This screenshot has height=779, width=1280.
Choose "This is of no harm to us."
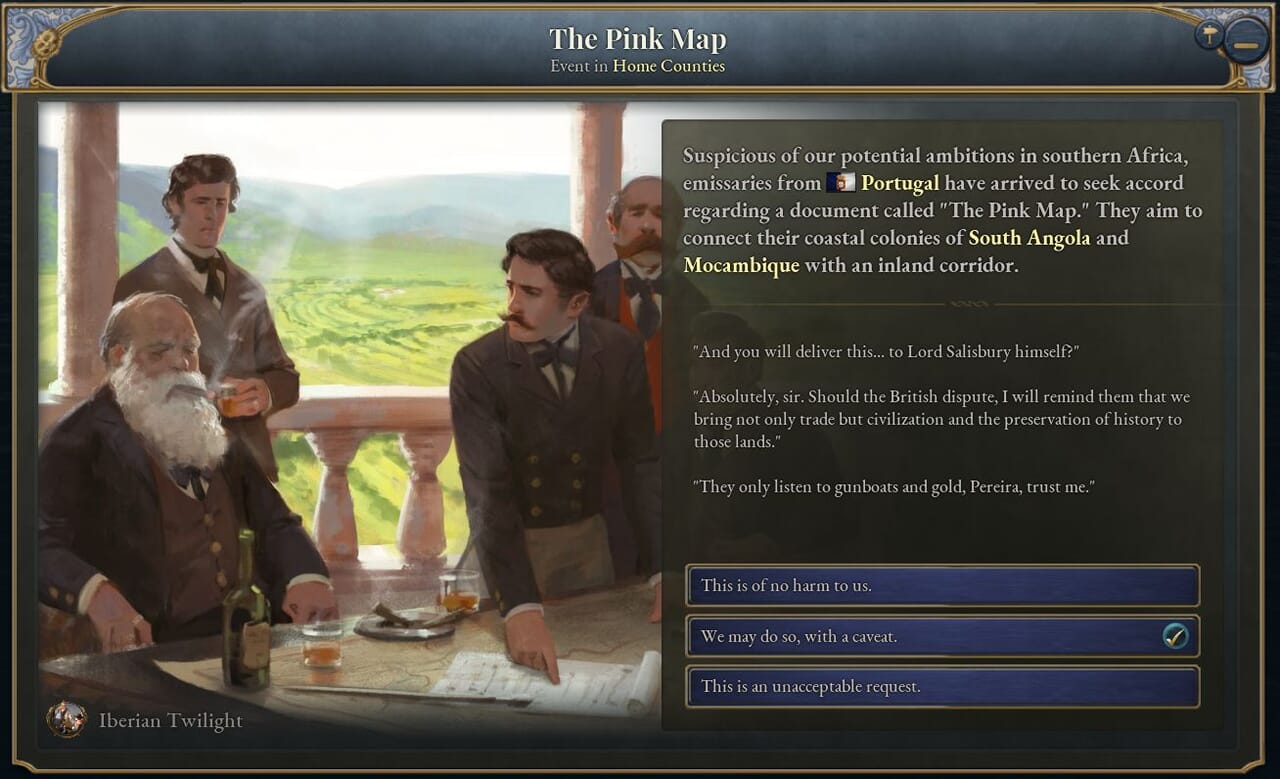[942, 586]
